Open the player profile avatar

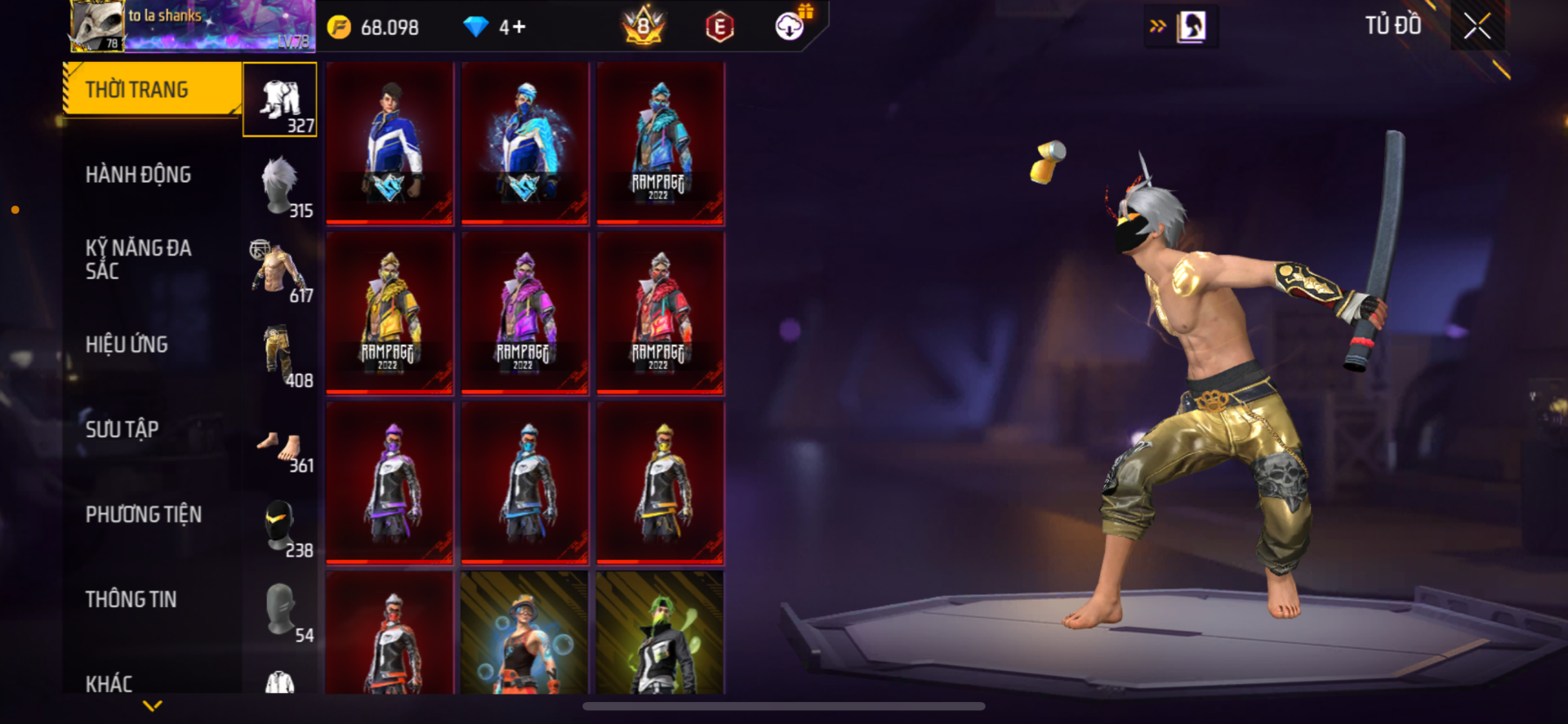tap(97, 26)
